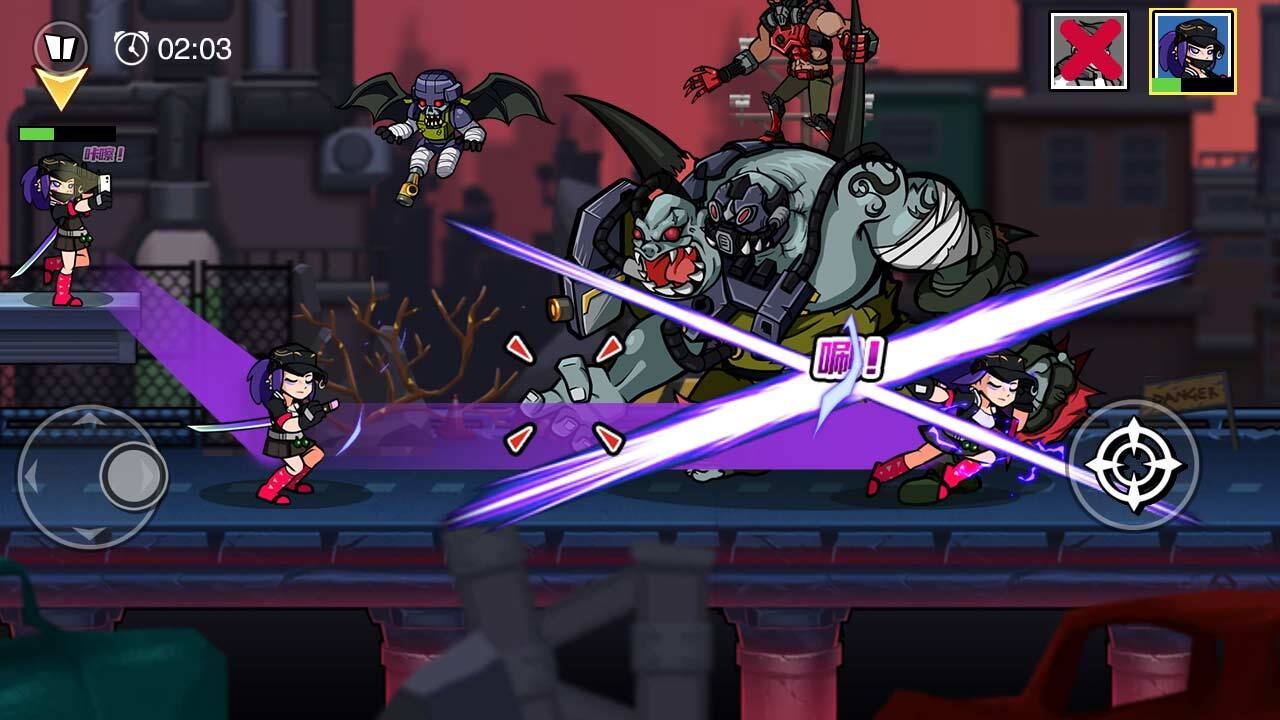1280x720 pixels.
Task: Pause the game with the top-left button
Action: click(60, 46)
